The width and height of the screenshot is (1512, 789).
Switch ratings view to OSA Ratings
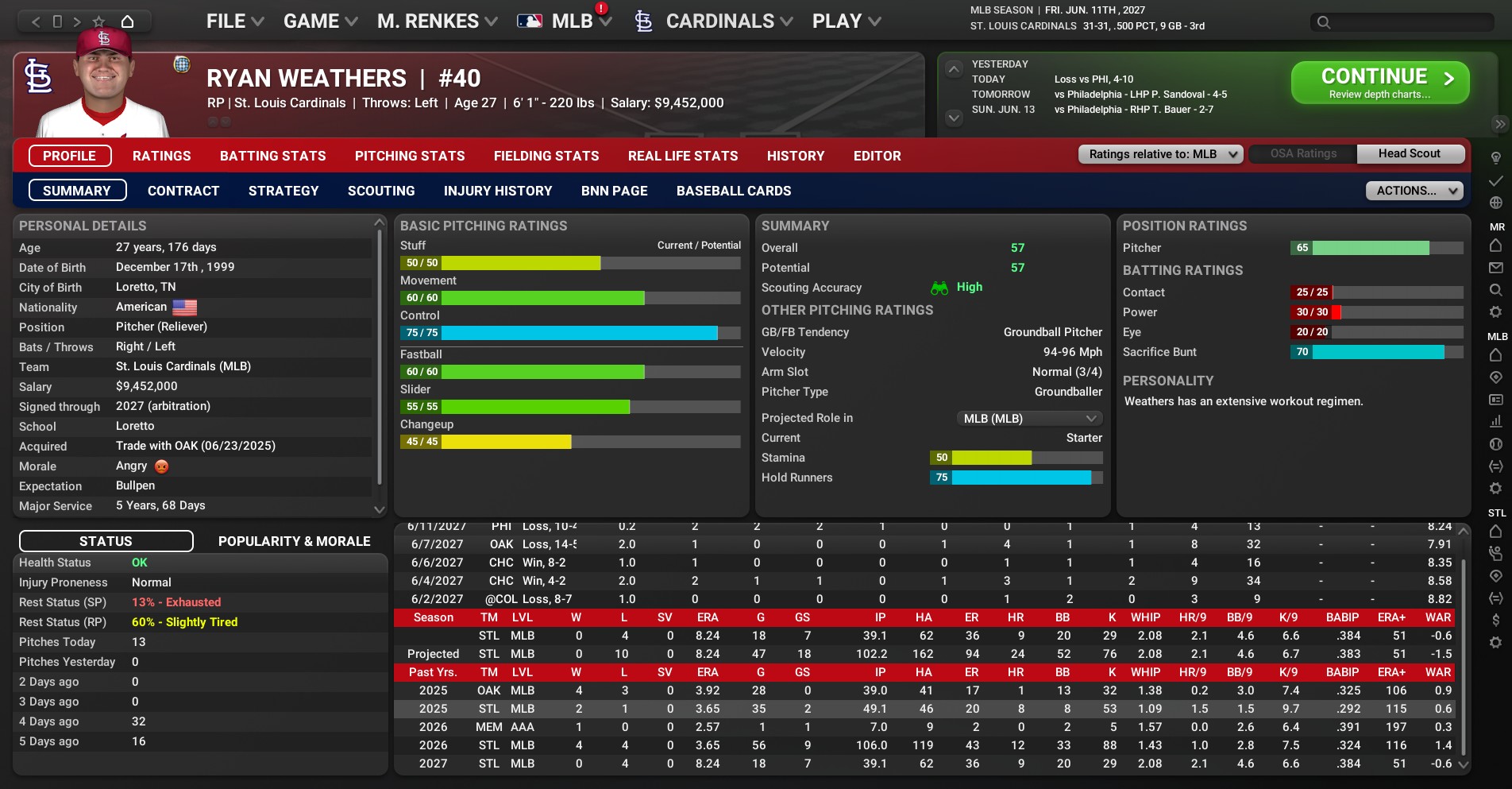[x=1303, y=153]
